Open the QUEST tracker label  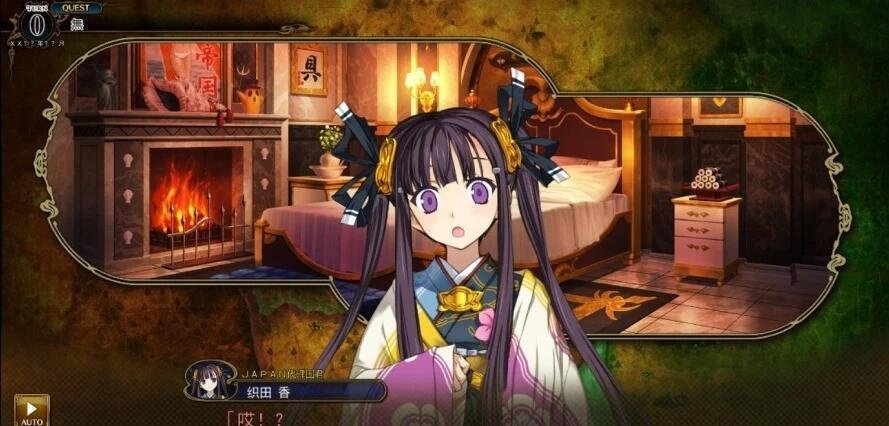point(76,7)
